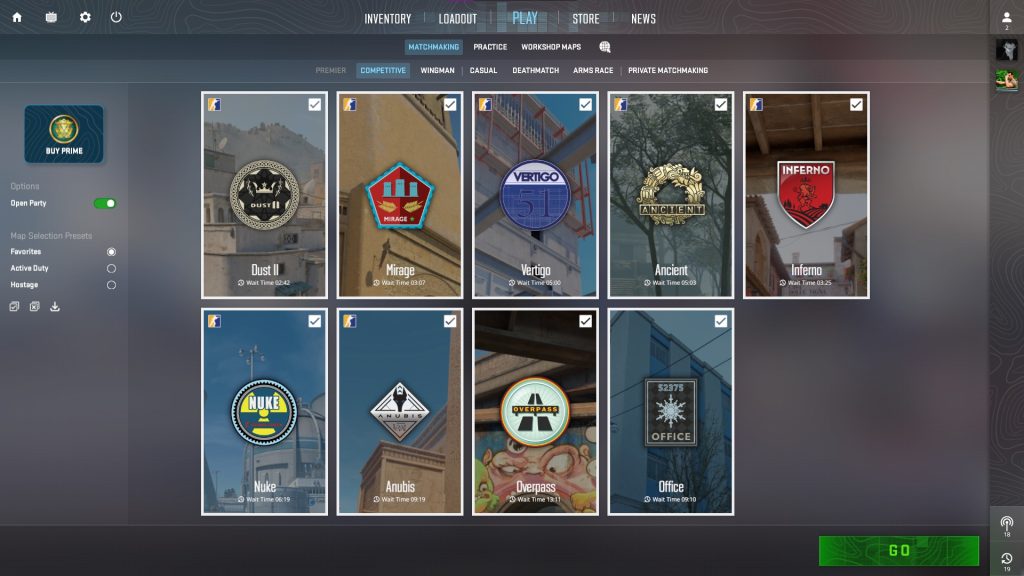
Task: Select the Arms Race mode
Action: pyautogui.click(x=594, y=71)
